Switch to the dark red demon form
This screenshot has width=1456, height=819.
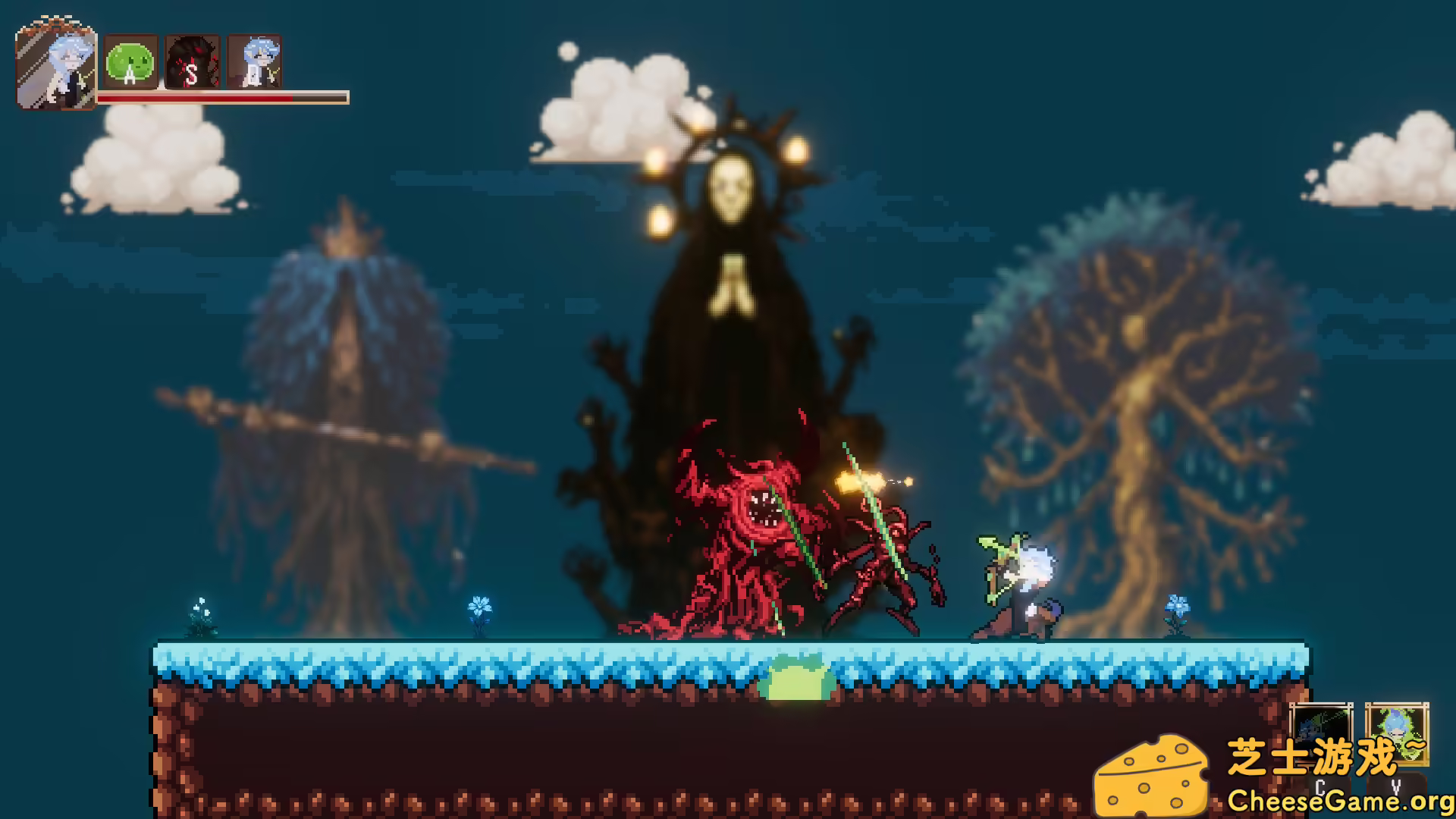click(192, 62)
